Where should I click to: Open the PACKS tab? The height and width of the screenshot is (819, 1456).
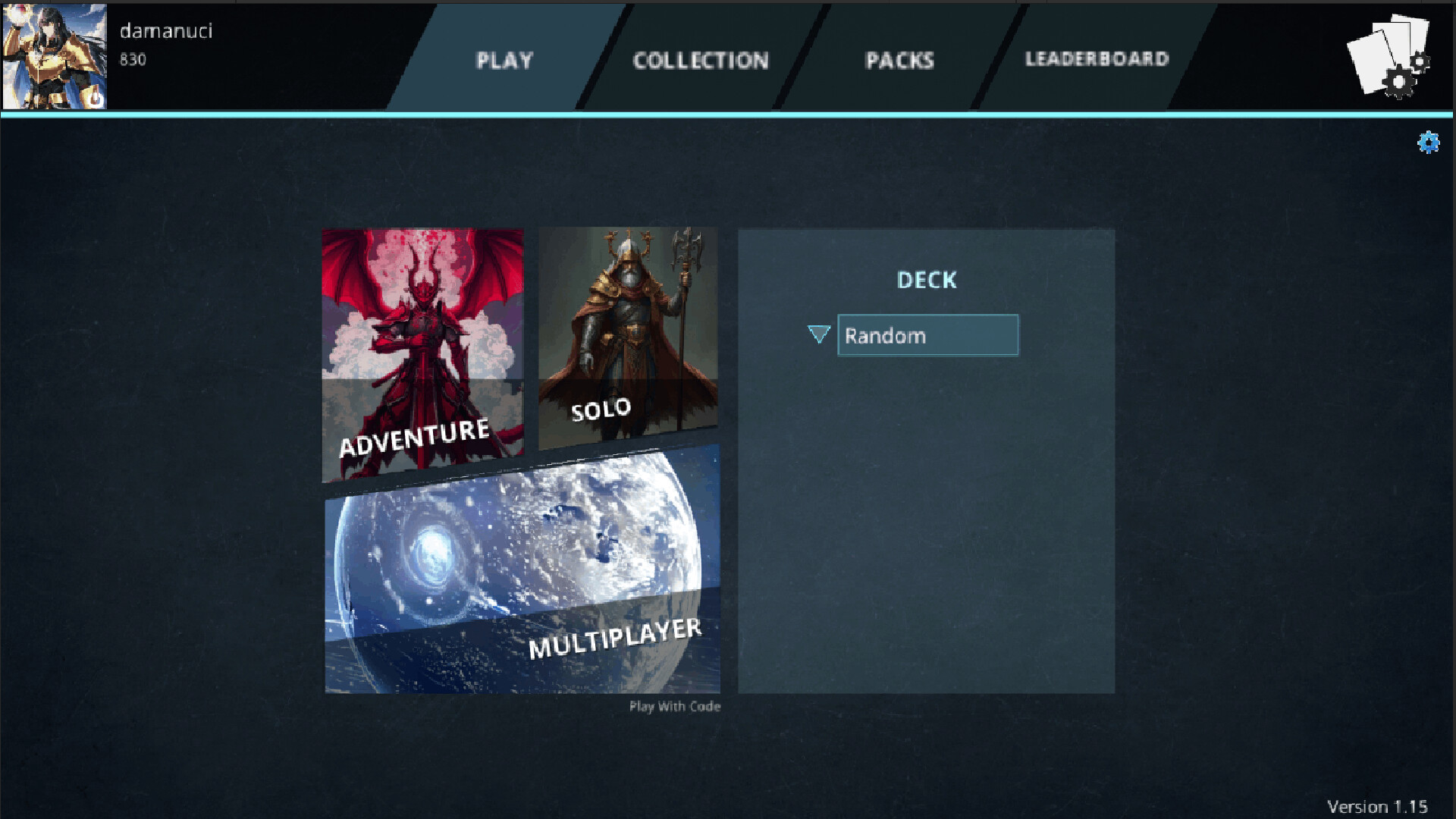[x=899, y=61]
